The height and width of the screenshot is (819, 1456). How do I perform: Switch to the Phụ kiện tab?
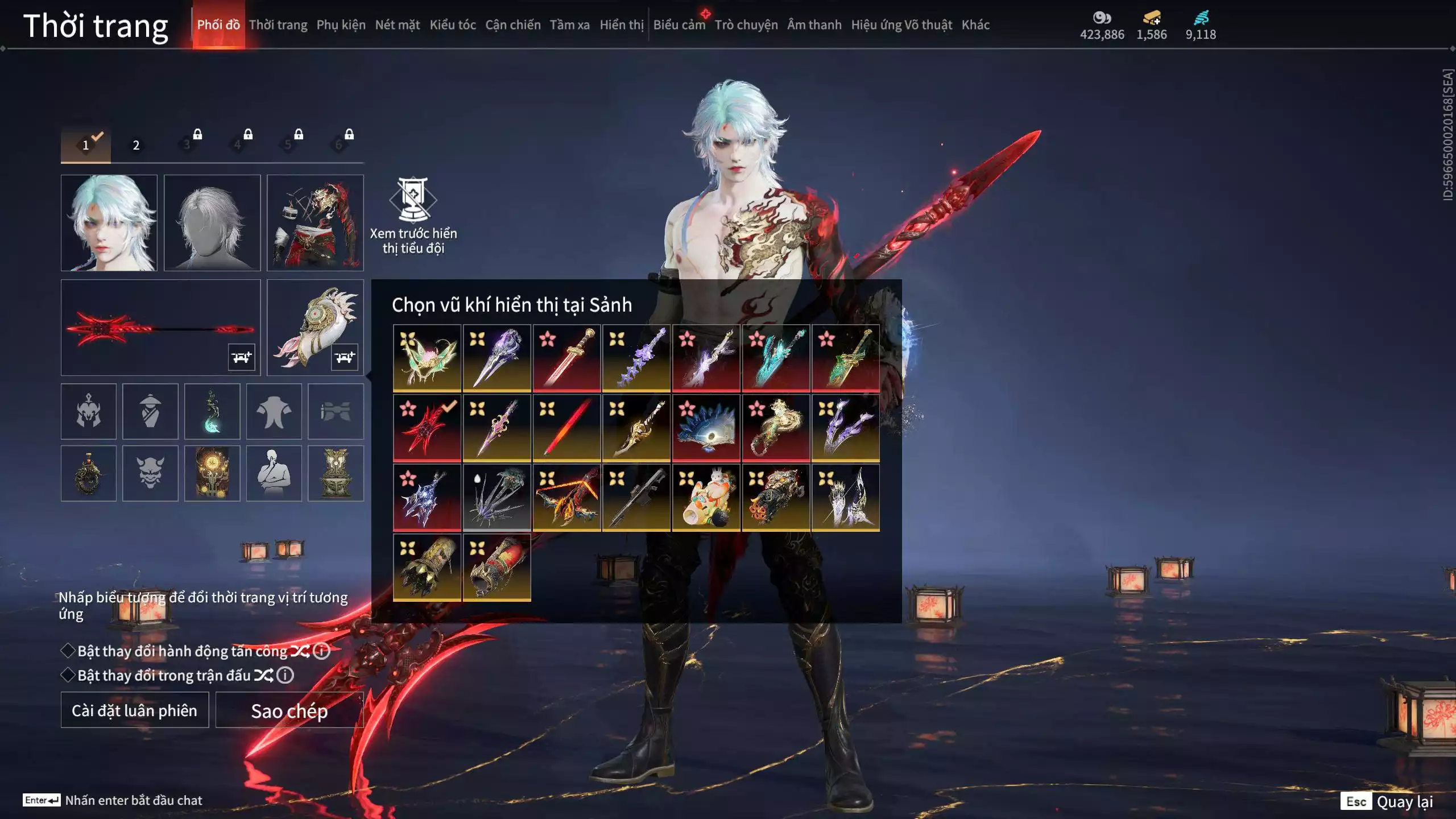(341, 25)
